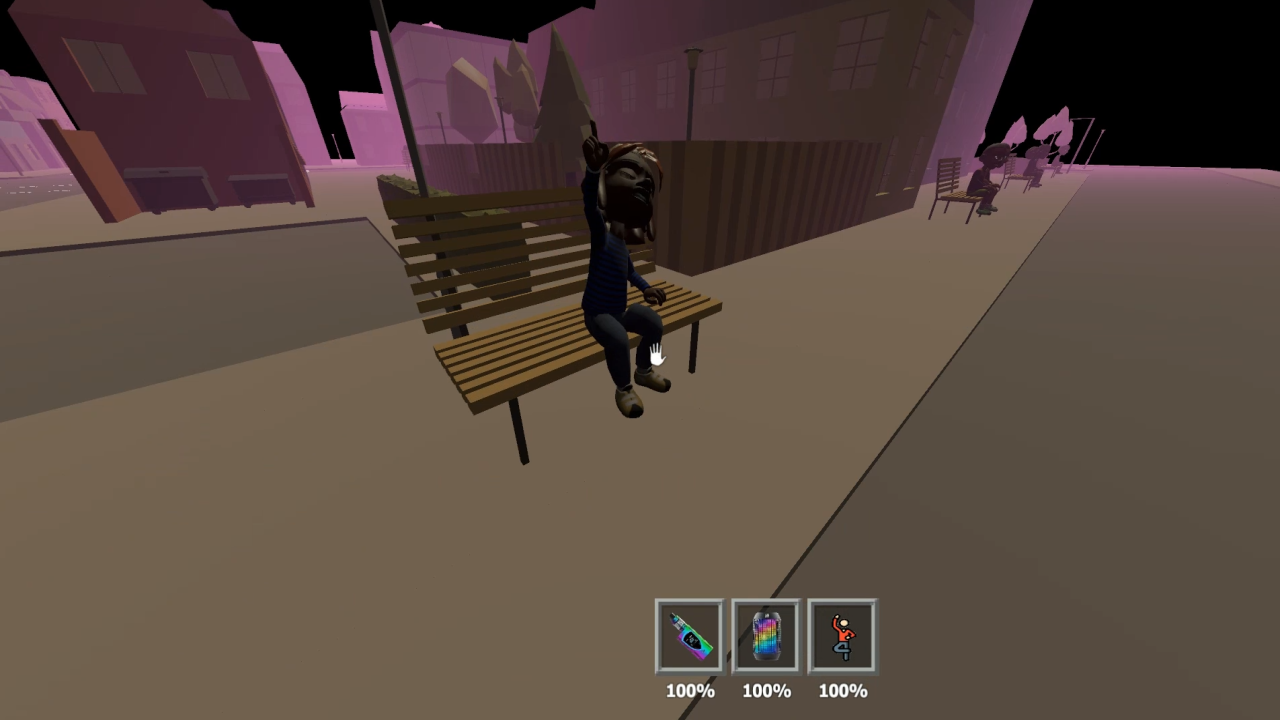Click the character's raised arm
The image size is (1280, 720).
coord(592,160)
